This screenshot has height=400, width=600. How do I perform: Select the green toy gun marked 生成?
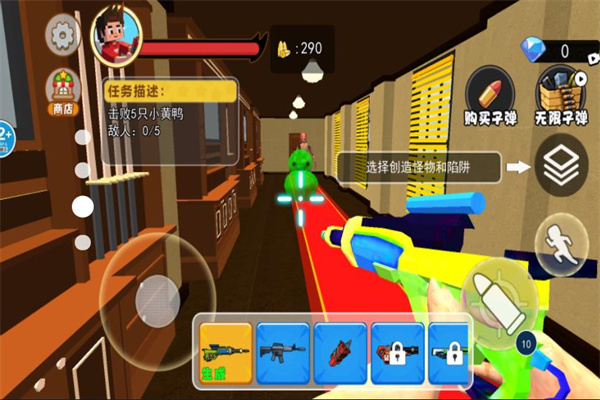click(225, 352)
